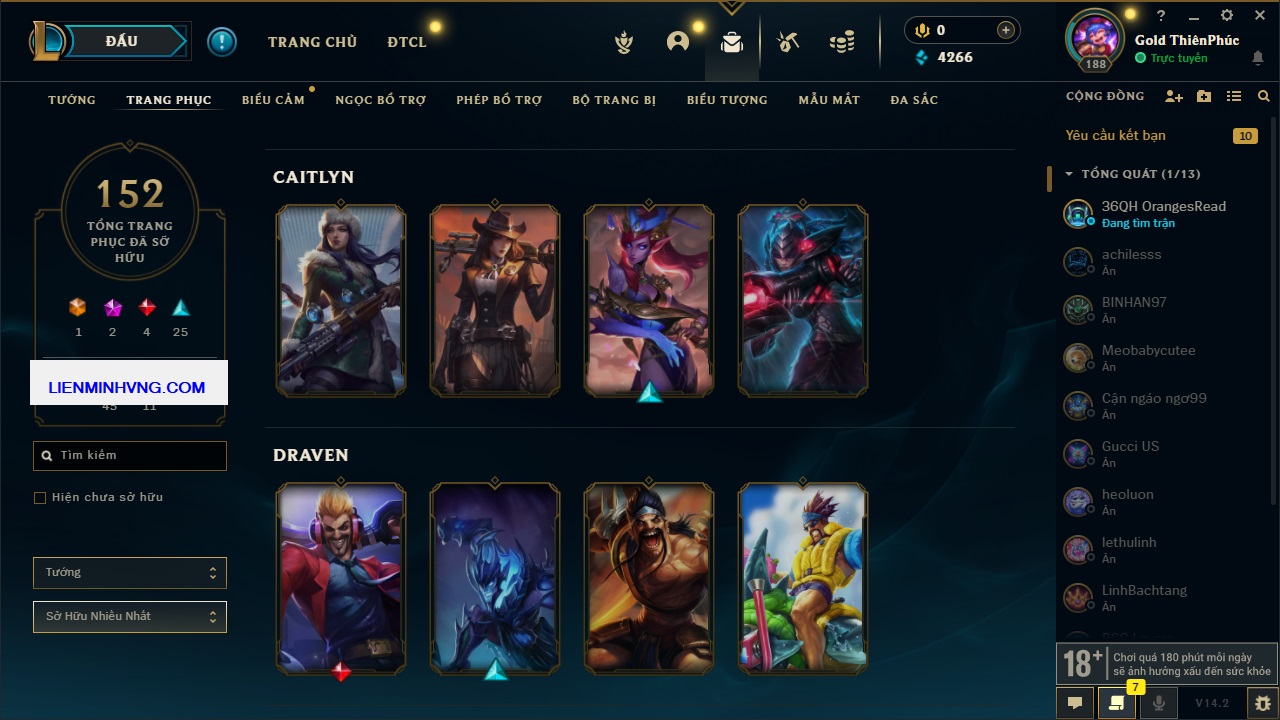The height and width of the screenshot is (720, 1280).
Task: Open the NGỌC BỔ TRỢ tab
Action: point(380,100)
